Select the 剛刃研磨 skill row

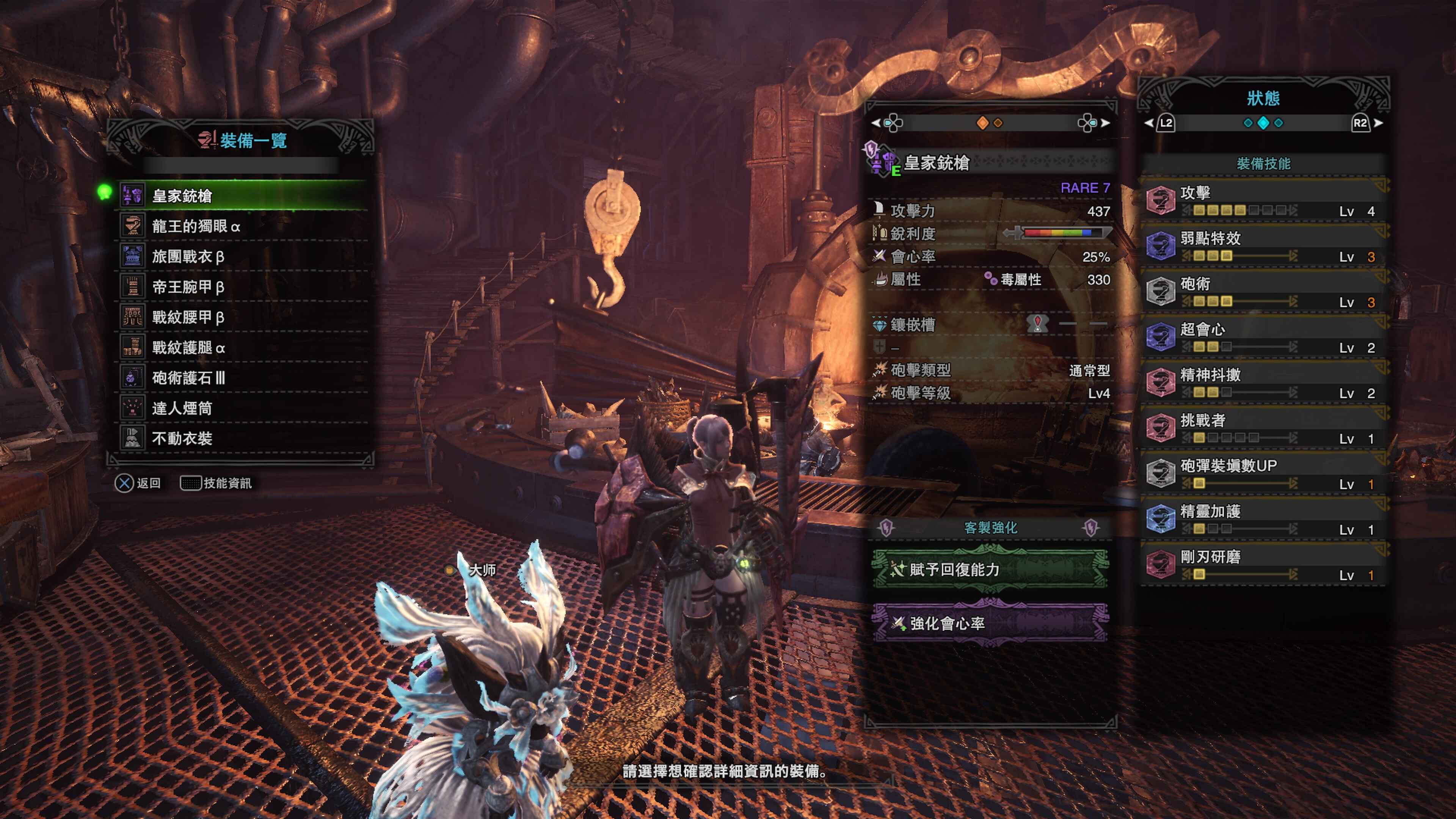tap(1264, 565)
